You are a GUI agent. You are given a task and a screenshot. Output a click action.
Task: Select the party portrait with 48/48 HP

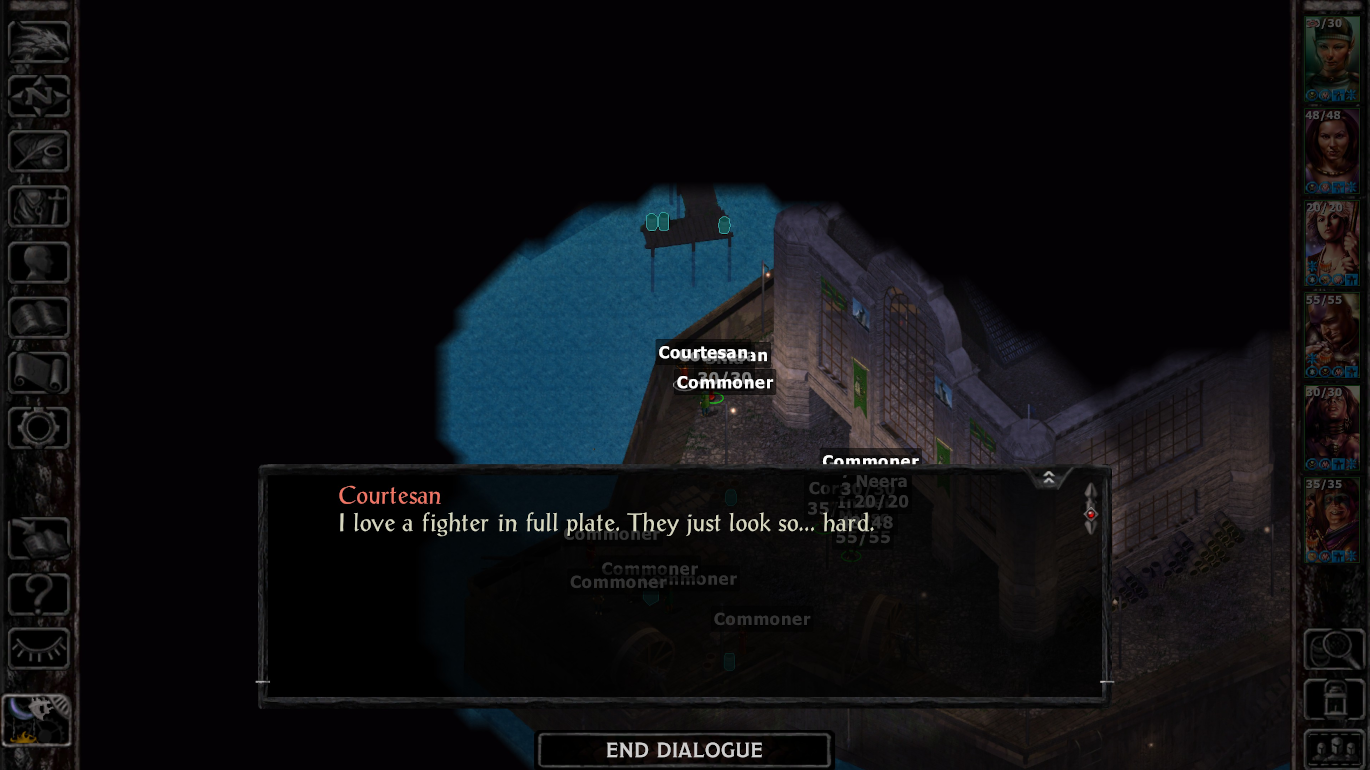(x=1331, y=152)
